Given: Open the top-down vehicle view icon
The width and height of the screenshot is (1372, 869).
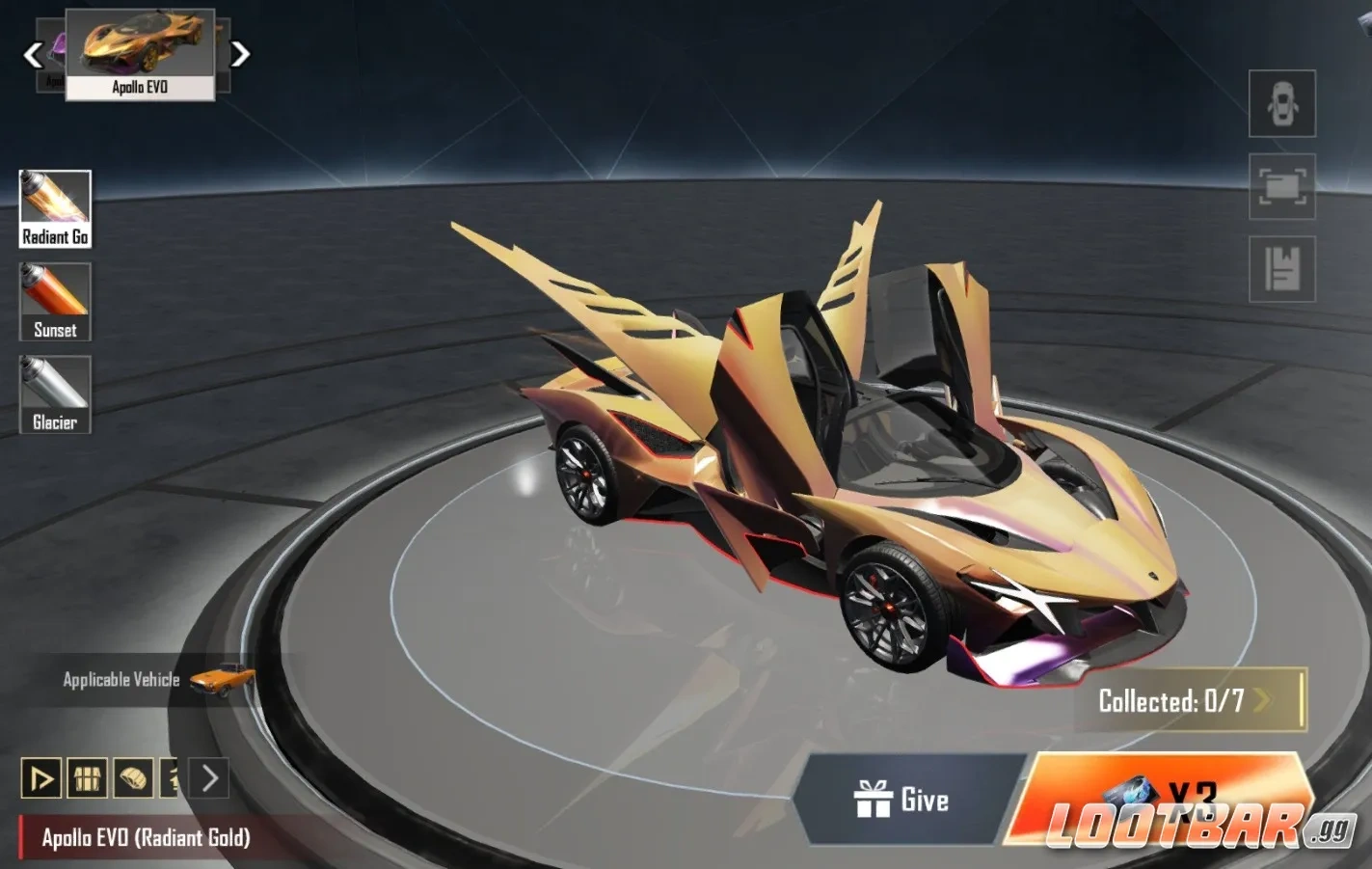Looking at the screenshot, I should (x=1281, y=103).
